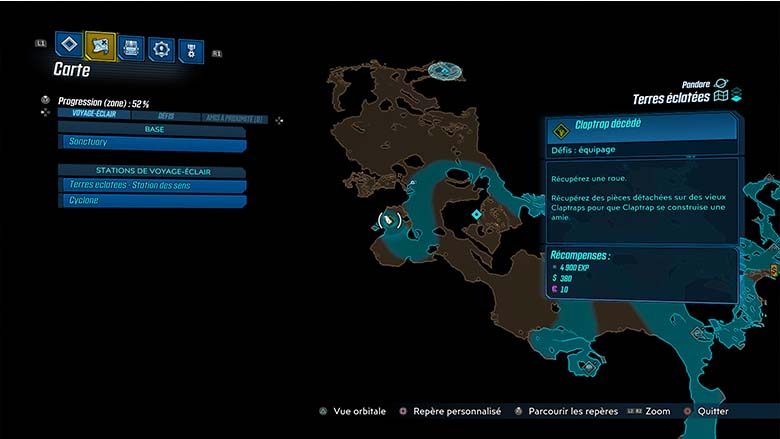Open the medal-icon menu tab
Viewport: 780px width, 439px height.
(190, 51)
